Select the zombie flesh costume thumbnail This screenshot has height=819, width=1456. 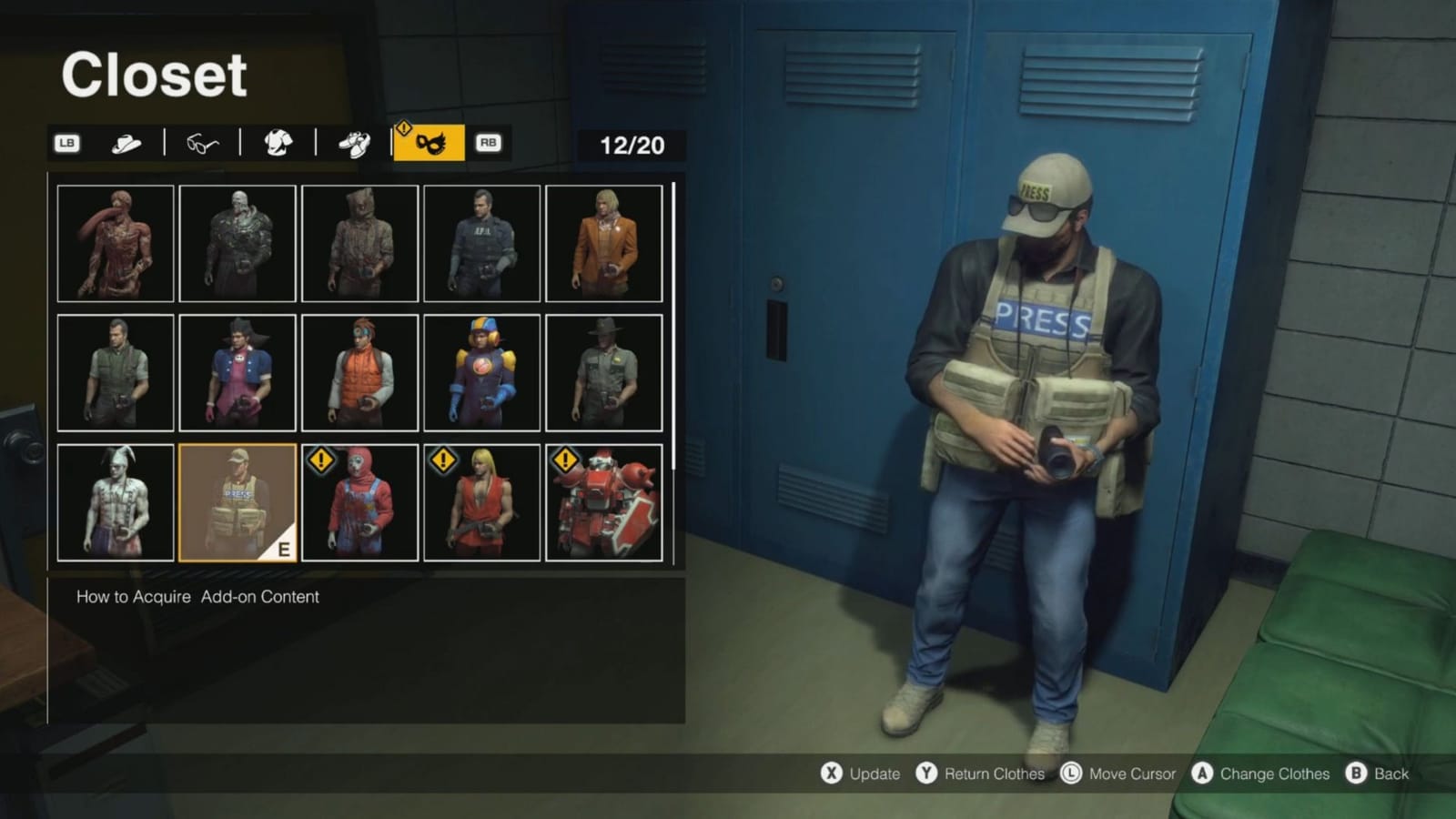[116, 242]
